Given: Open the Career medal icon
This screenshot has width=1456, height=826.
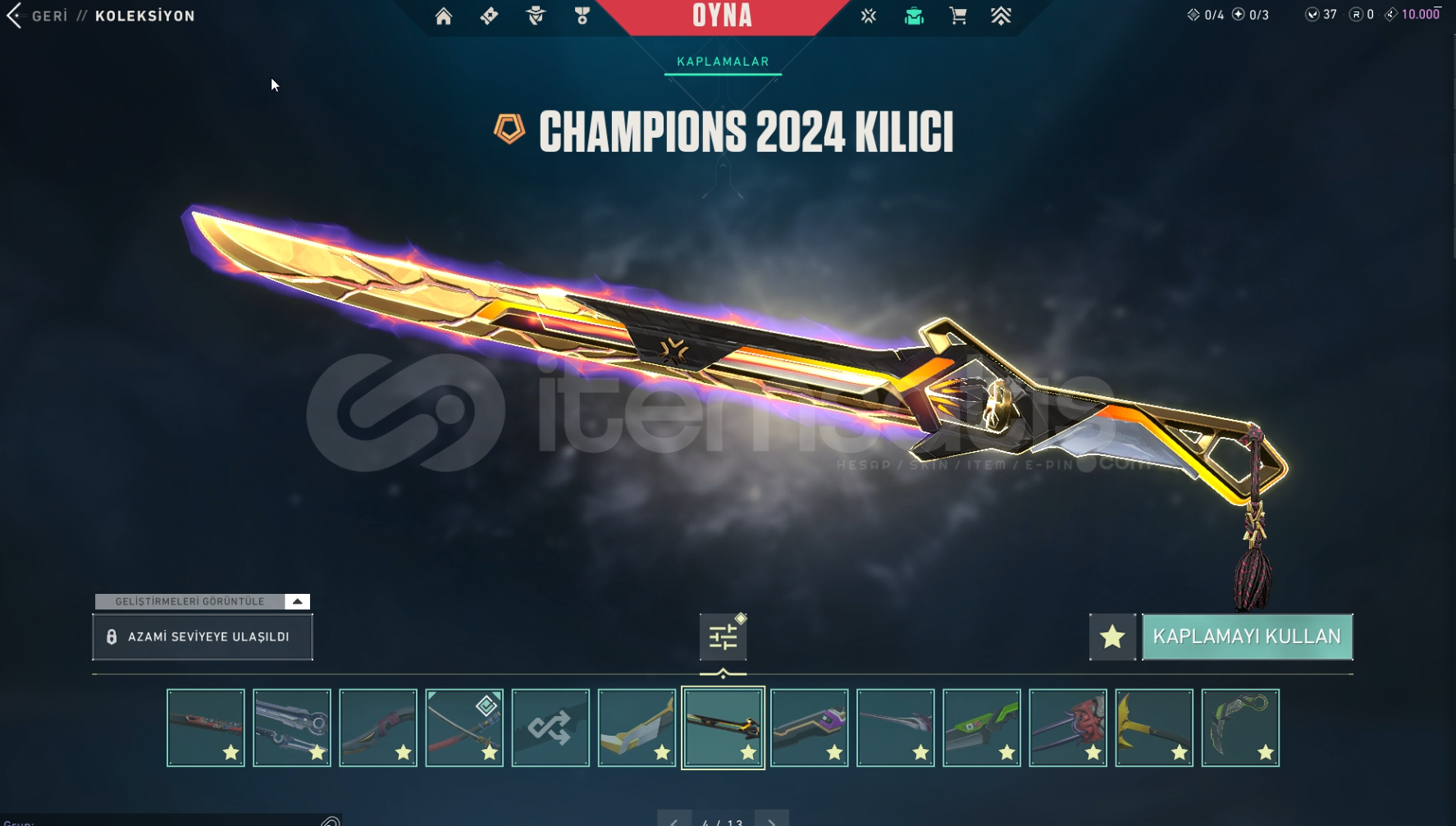Looking at the screenshot, I should click(x=581, y=16).
